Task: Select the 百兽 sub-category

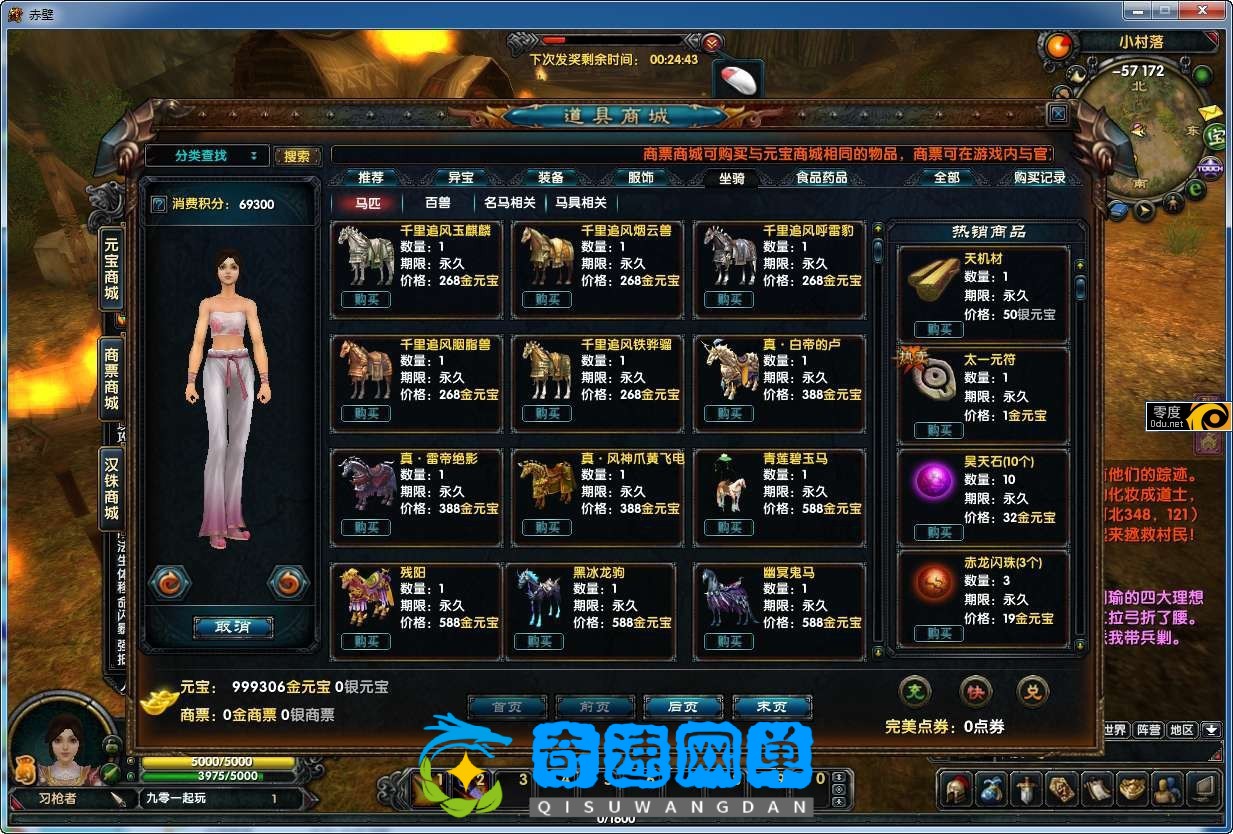Action: pyautogui.click(x=438, y=202)
